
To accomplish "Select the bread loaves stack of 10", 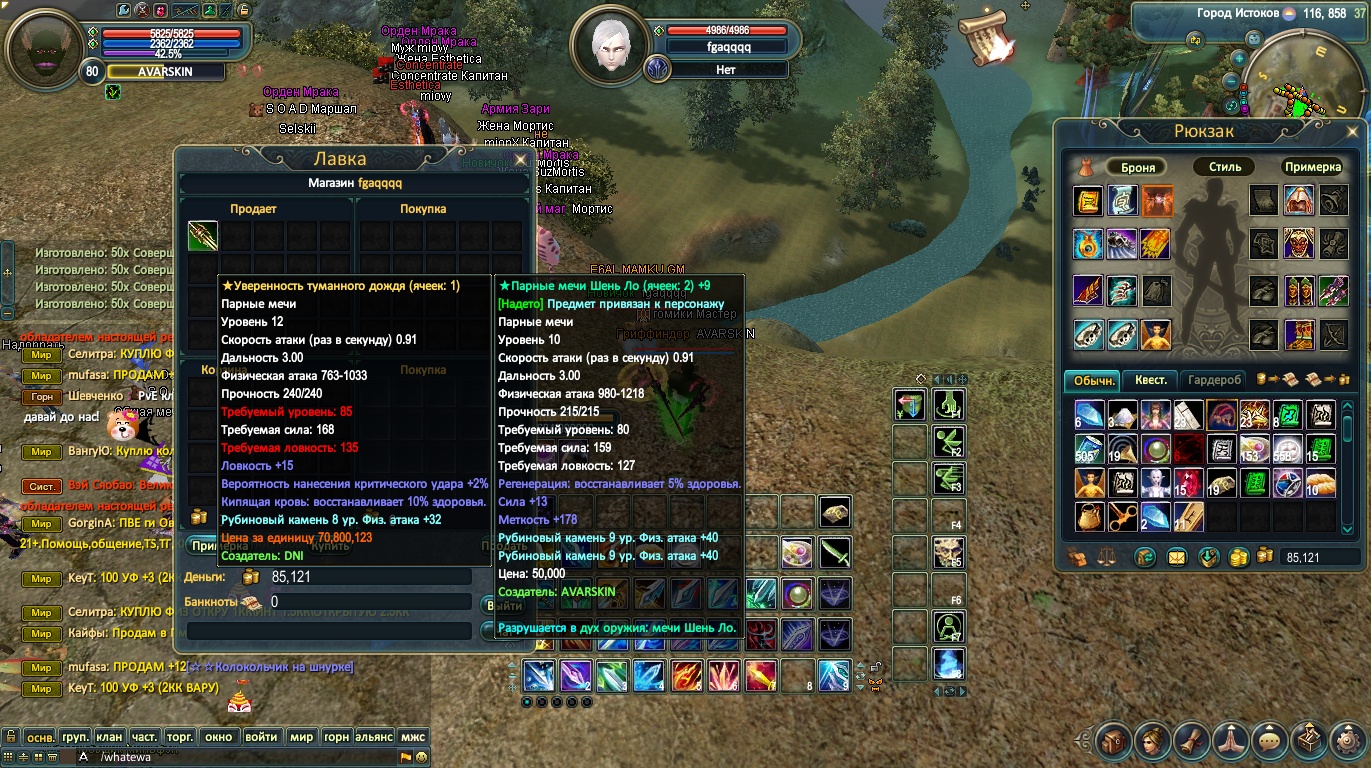I will pyautogui.click(x=1320, y=483).
